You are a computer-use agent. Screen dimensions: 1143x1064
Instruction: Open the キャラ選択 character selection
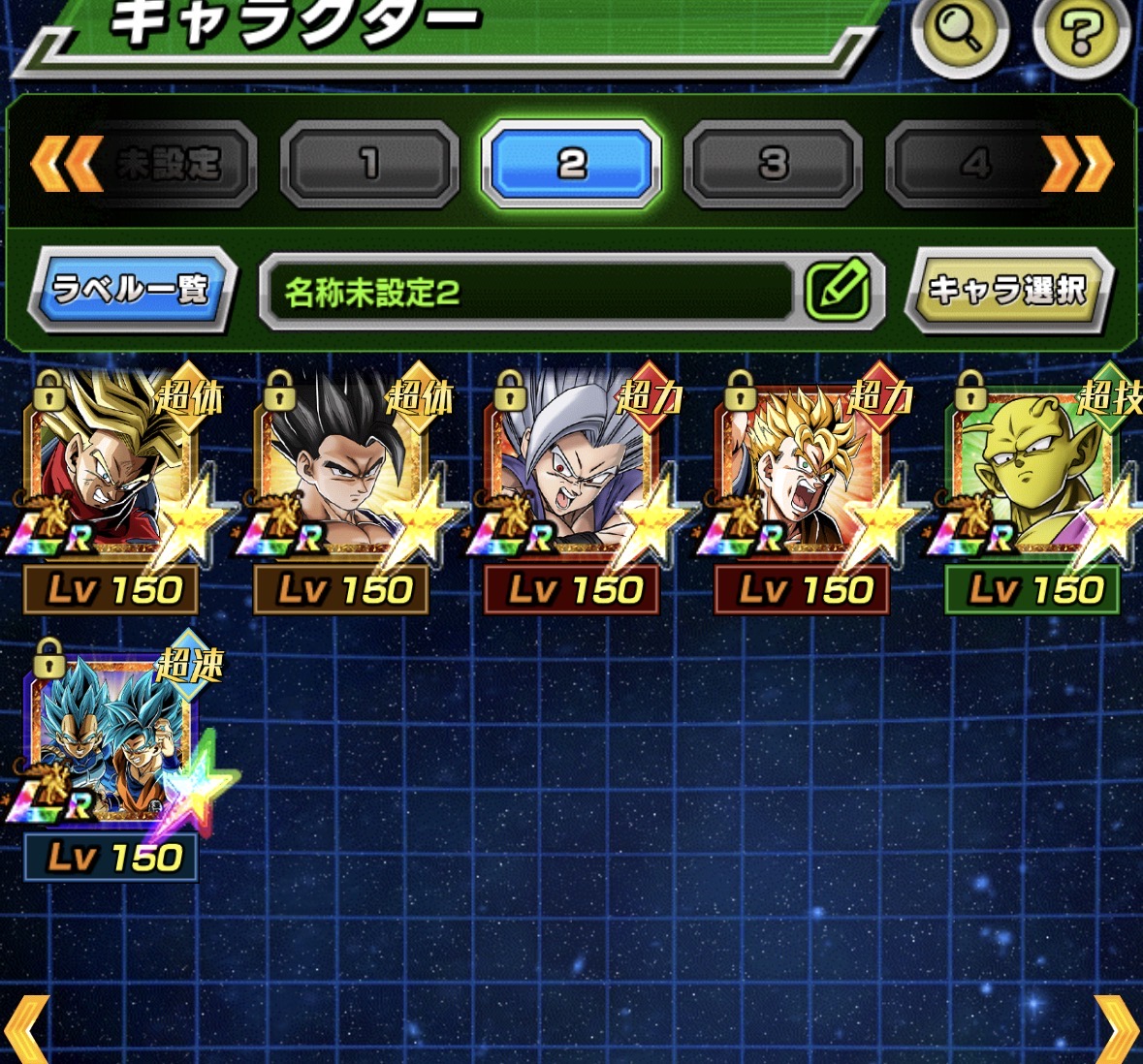pyautogui.click(x=1008, y=290)
